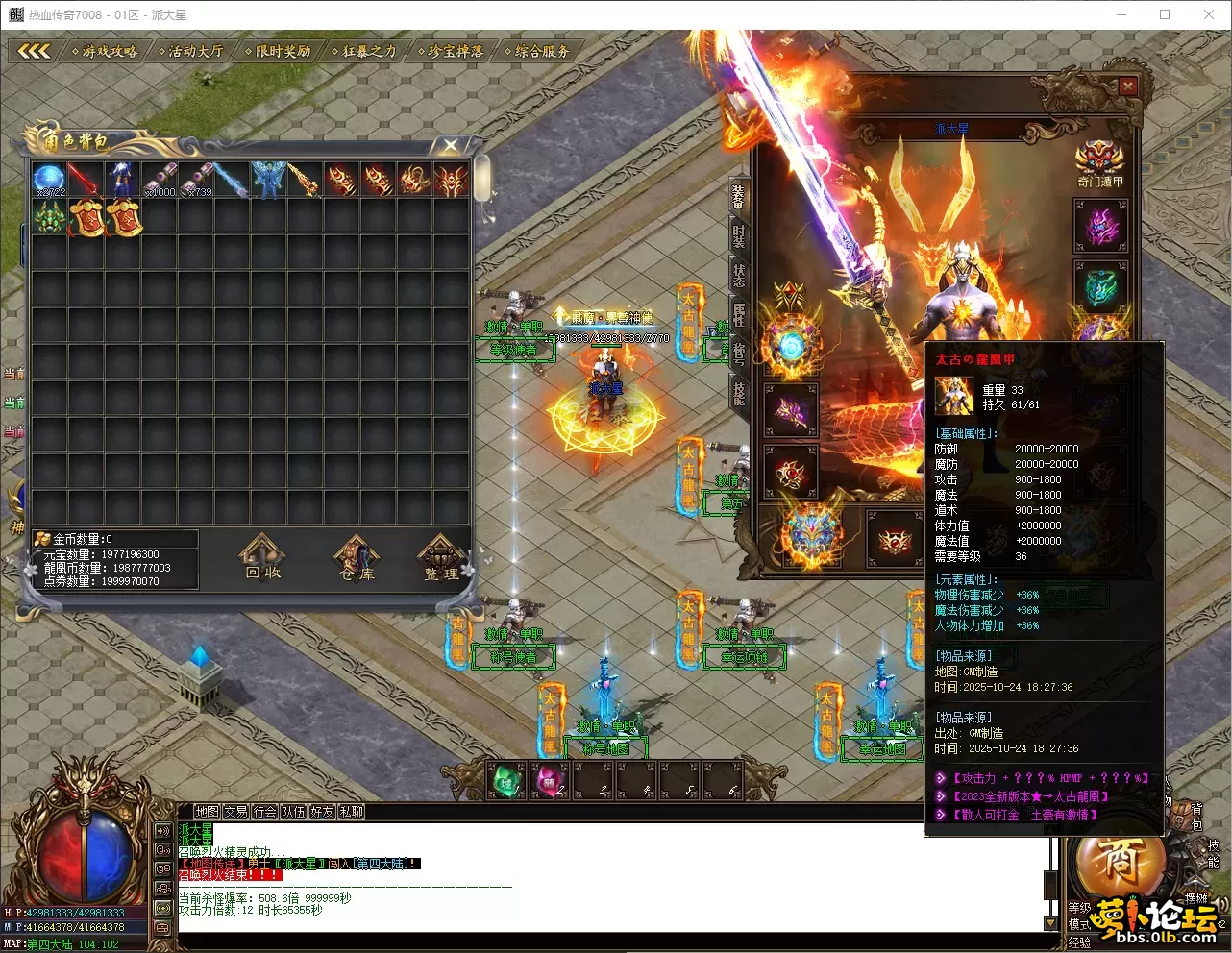1232x953 pixels.
Task: Switch to the 属性 attributes tab
Action: pos(738,314)
